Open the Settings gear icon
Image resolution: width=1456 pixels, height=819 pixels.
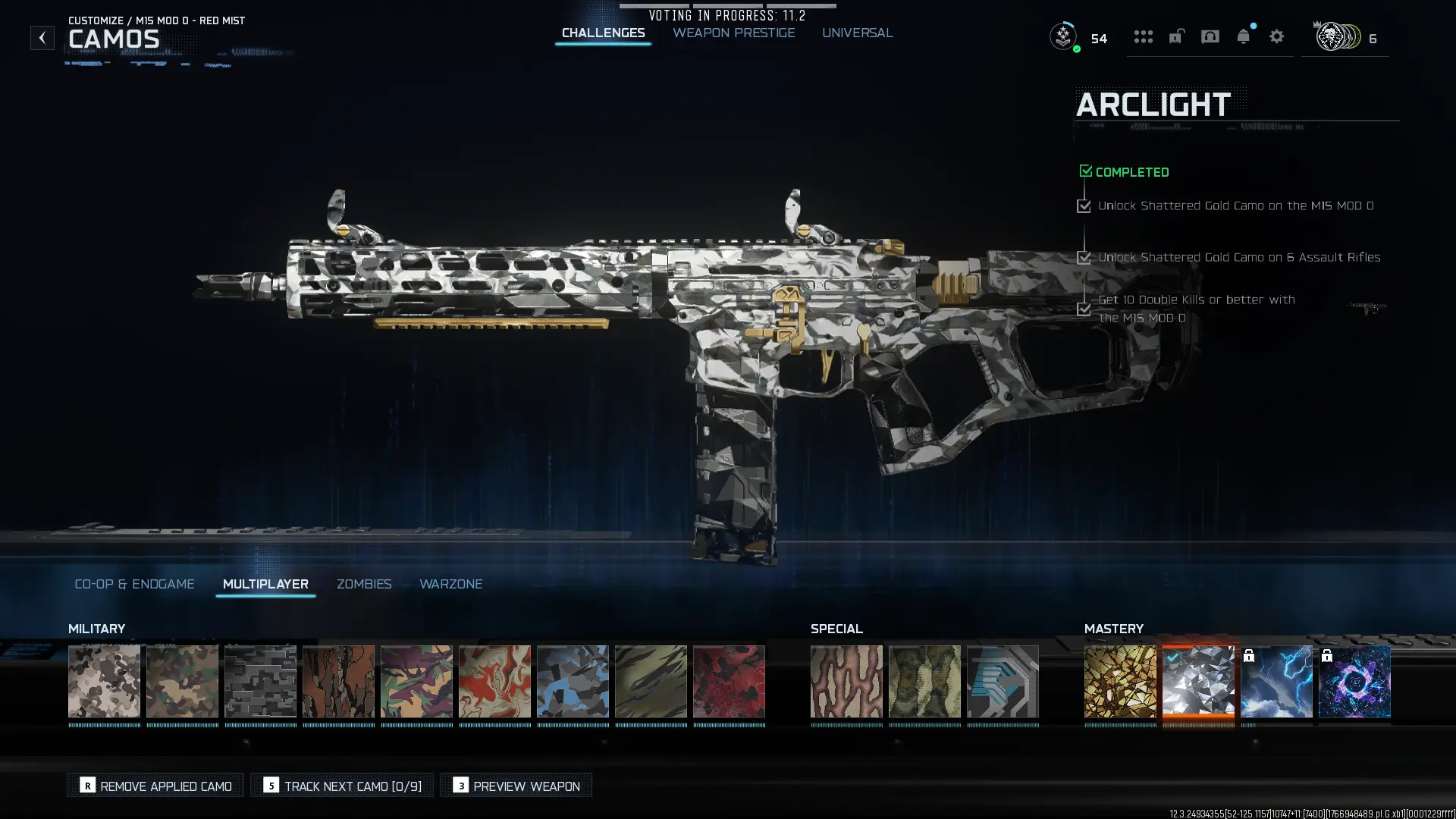[1277, 36]
